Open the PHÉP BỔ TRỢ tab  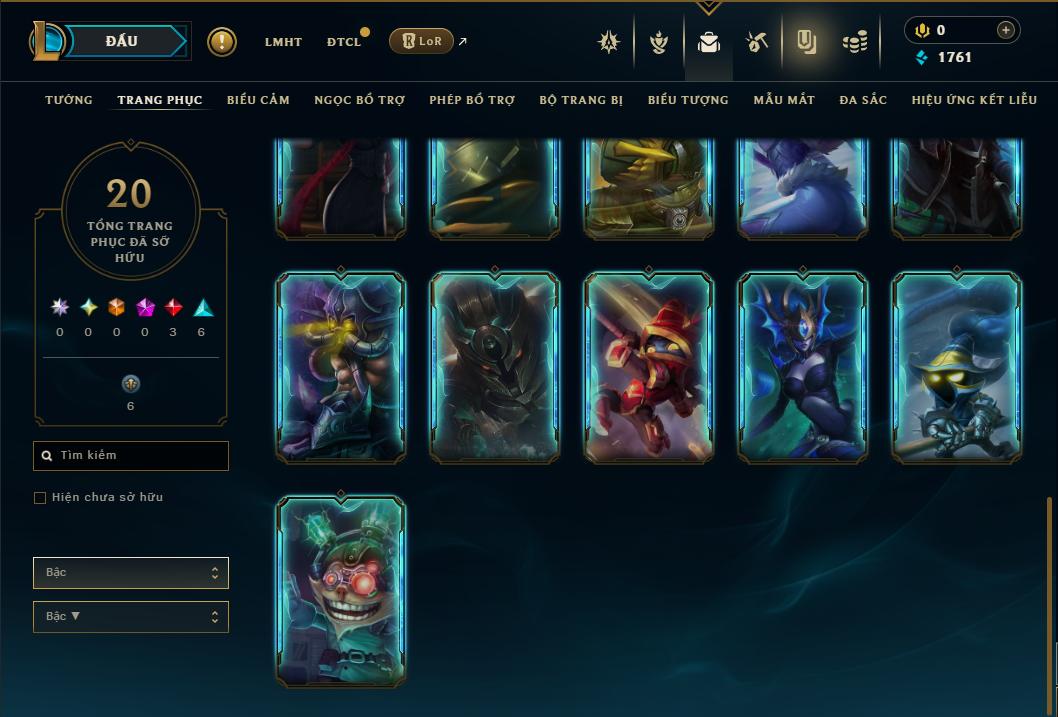point(472,100)
